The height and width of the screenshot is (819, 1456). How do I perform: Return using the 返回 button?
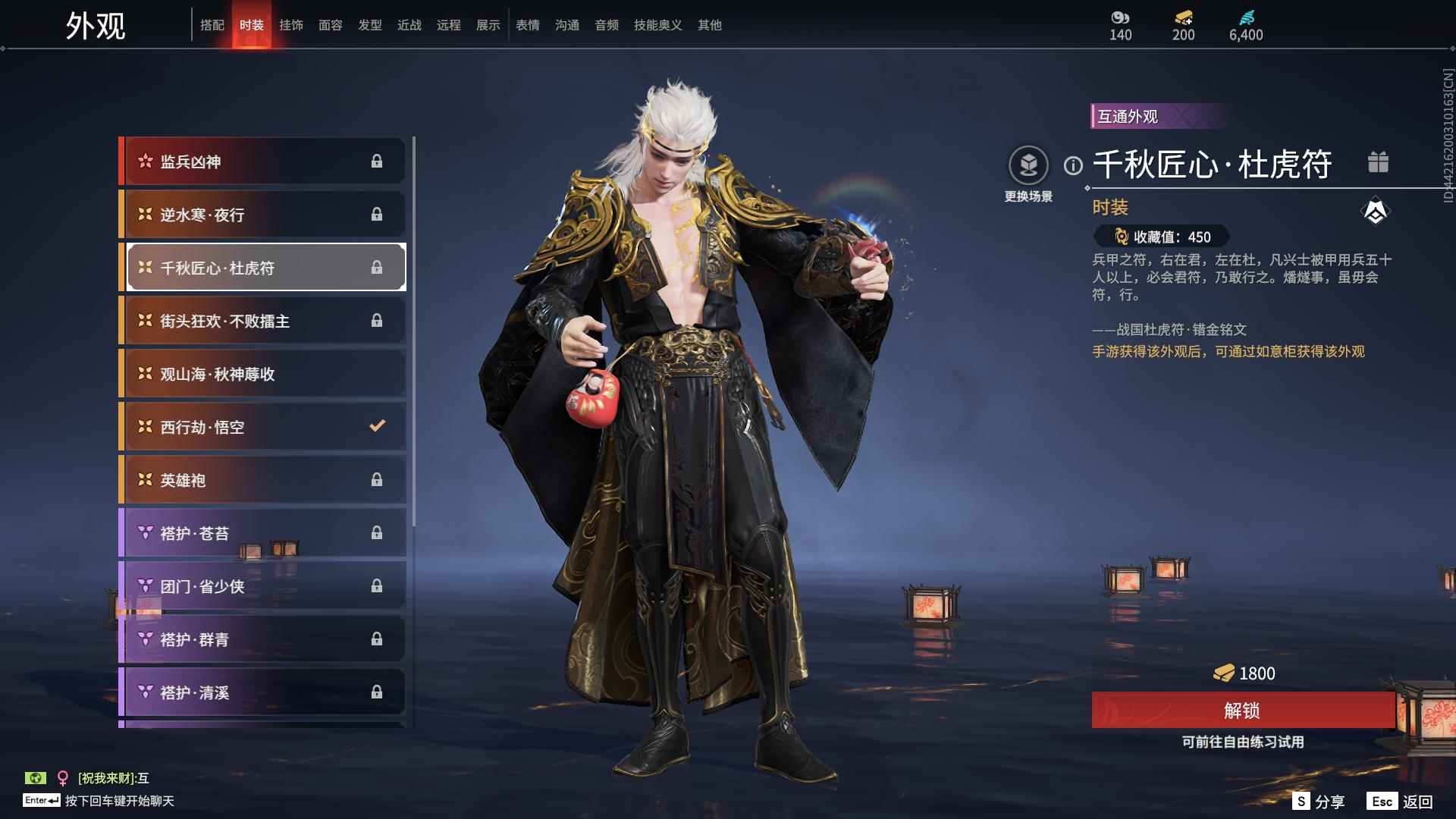pyautogui.click(x=1401, y=802)
